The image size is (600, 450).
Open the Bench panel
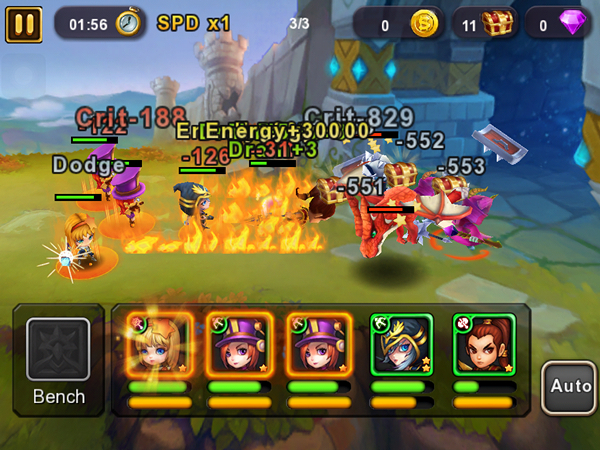[58, 360]
